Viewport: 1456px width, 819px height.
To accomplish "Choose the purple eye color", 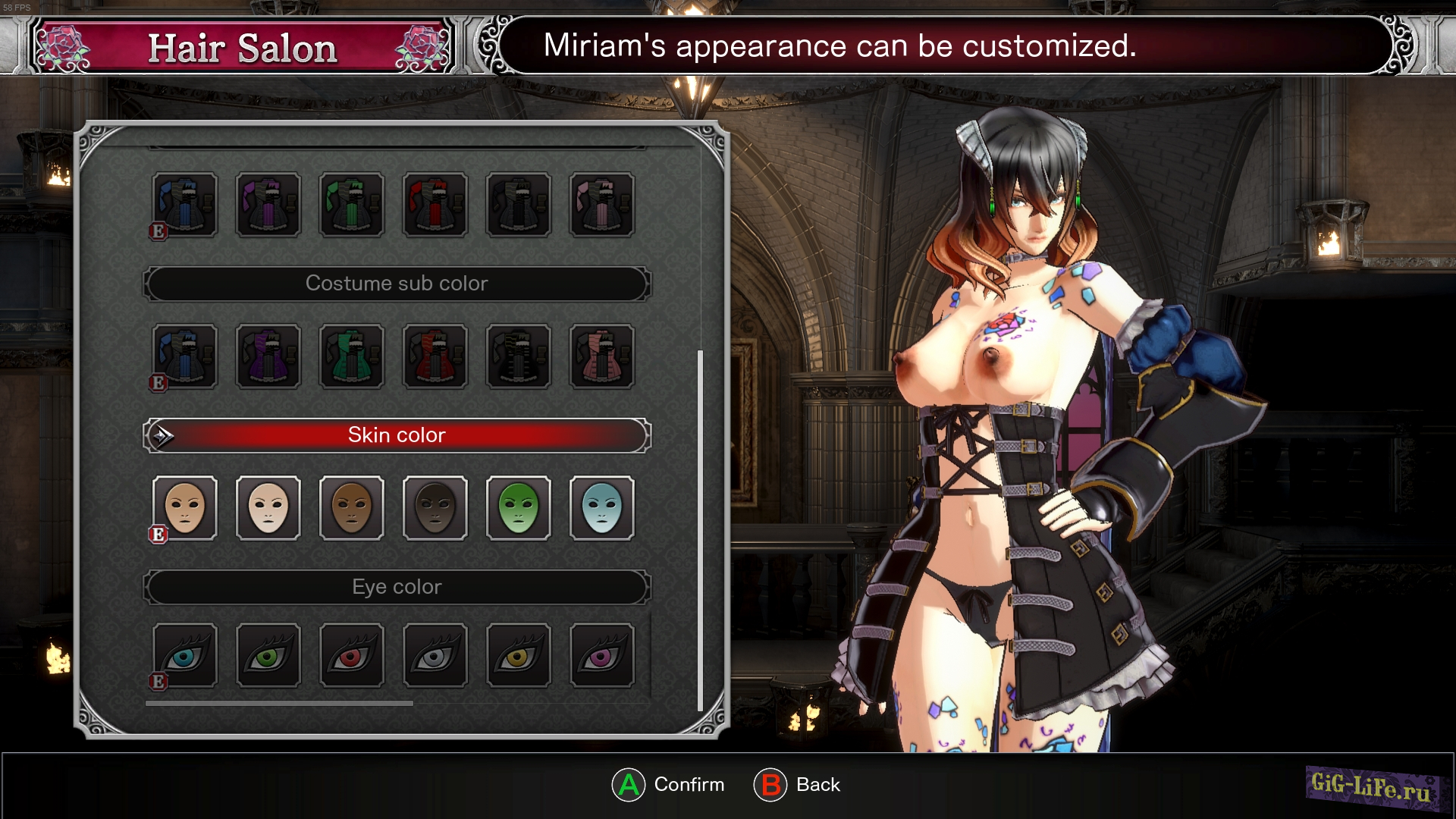I will tap(602, 656).
